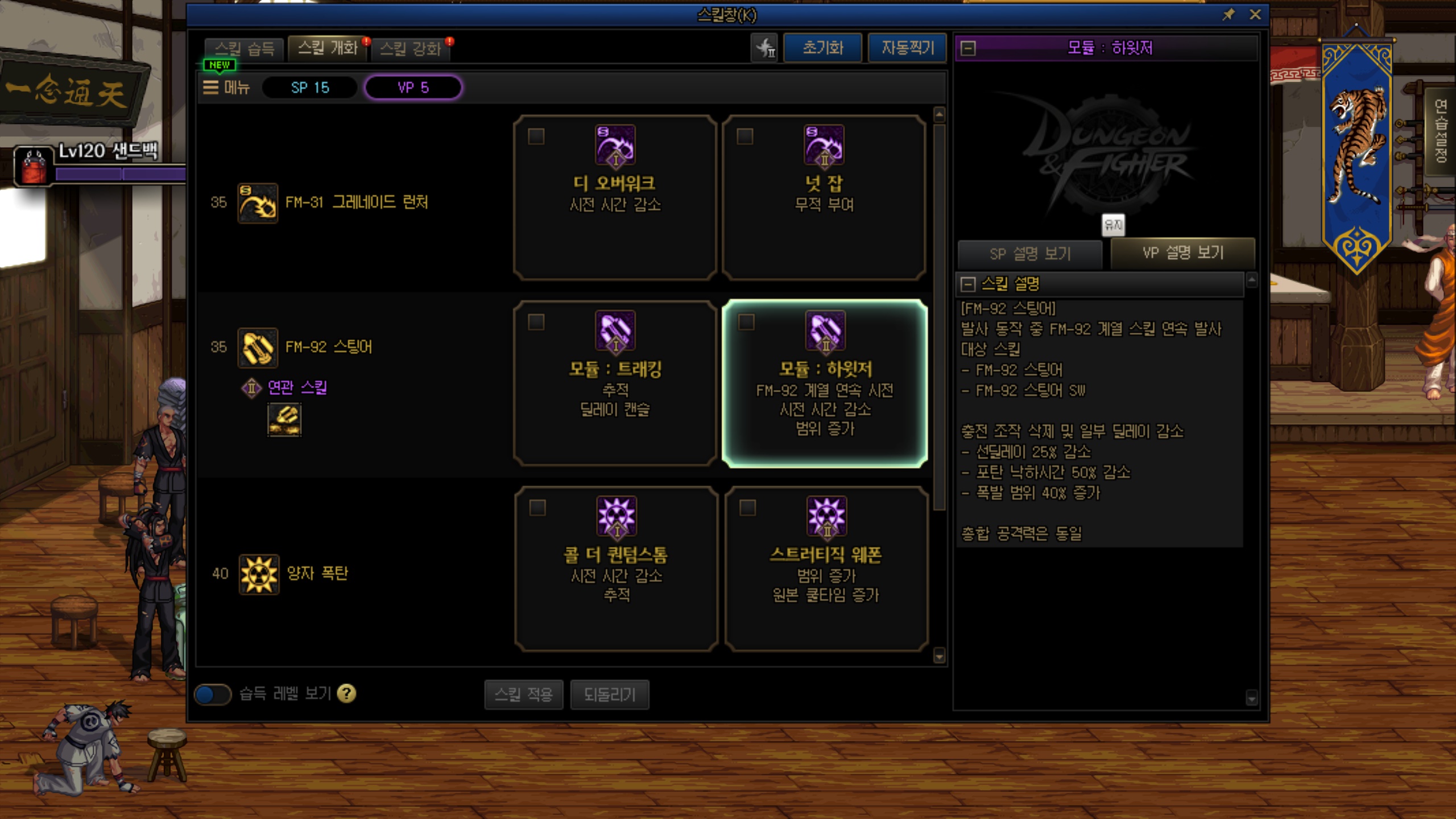Switch to the 스킬 습득 tab
1456x819 pixels.
tap(245, 48)
